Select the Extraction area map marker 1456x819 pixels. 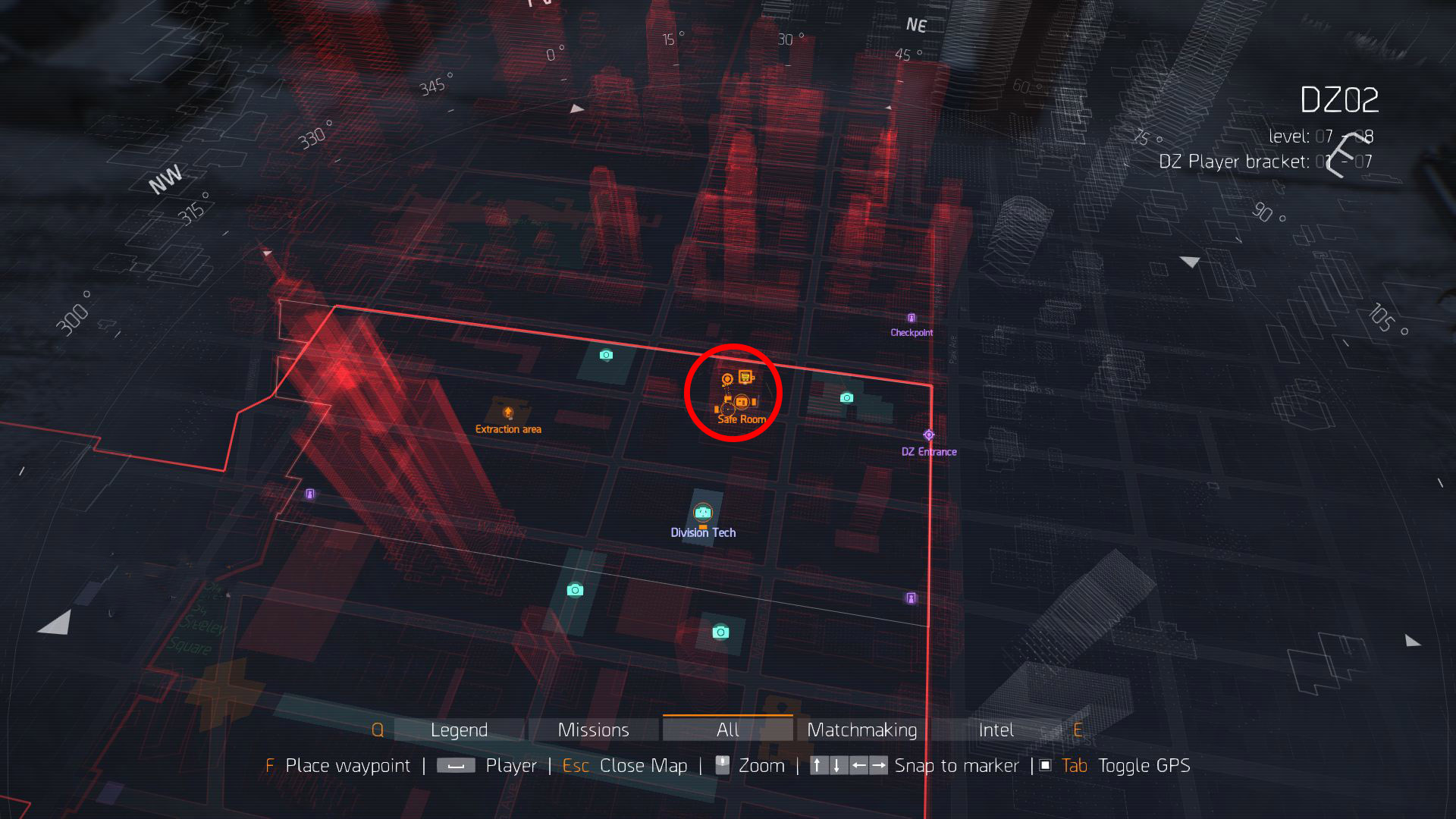click(508, 413)
